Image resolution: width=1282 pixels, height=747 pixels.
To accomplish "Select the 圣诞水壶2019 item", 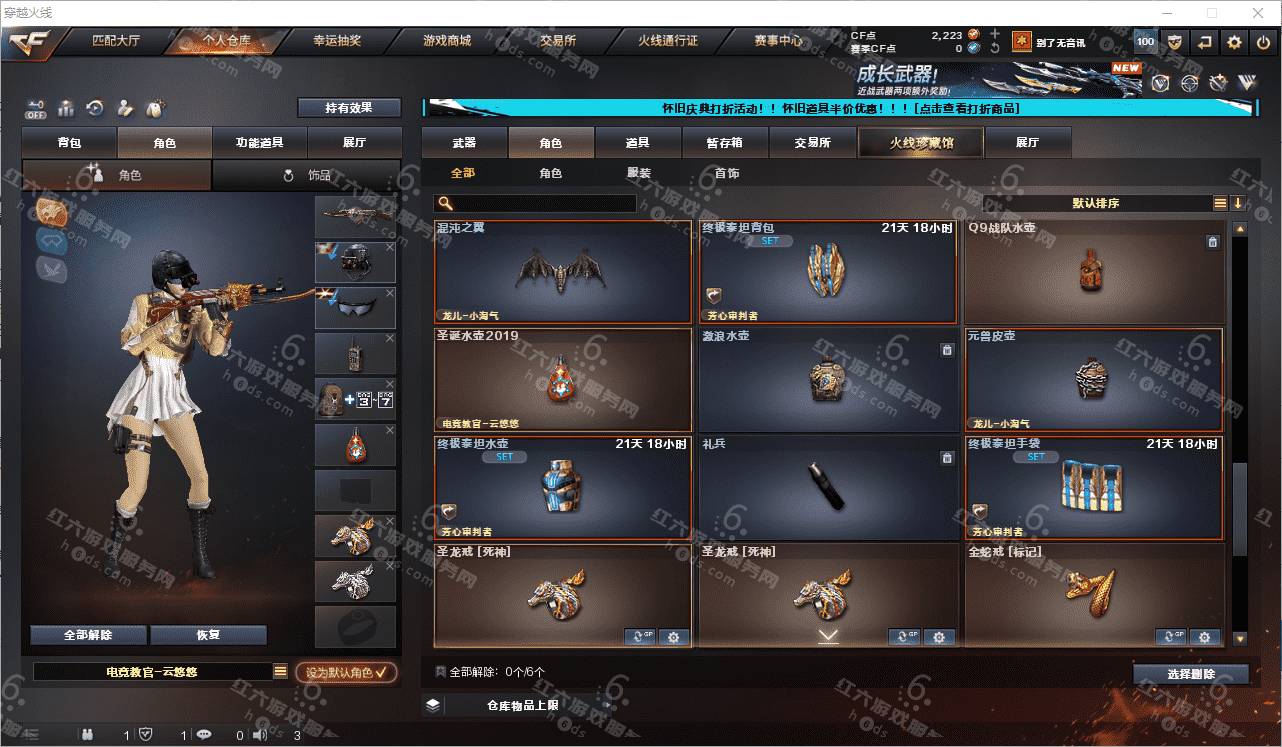I will click(x=563, y=380).
